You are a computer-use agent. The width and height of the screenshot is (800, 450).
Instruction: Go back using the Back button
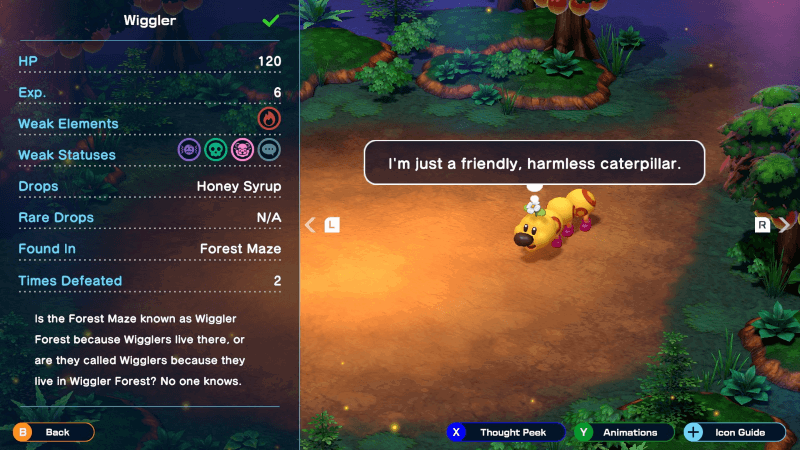click(53, 432)
